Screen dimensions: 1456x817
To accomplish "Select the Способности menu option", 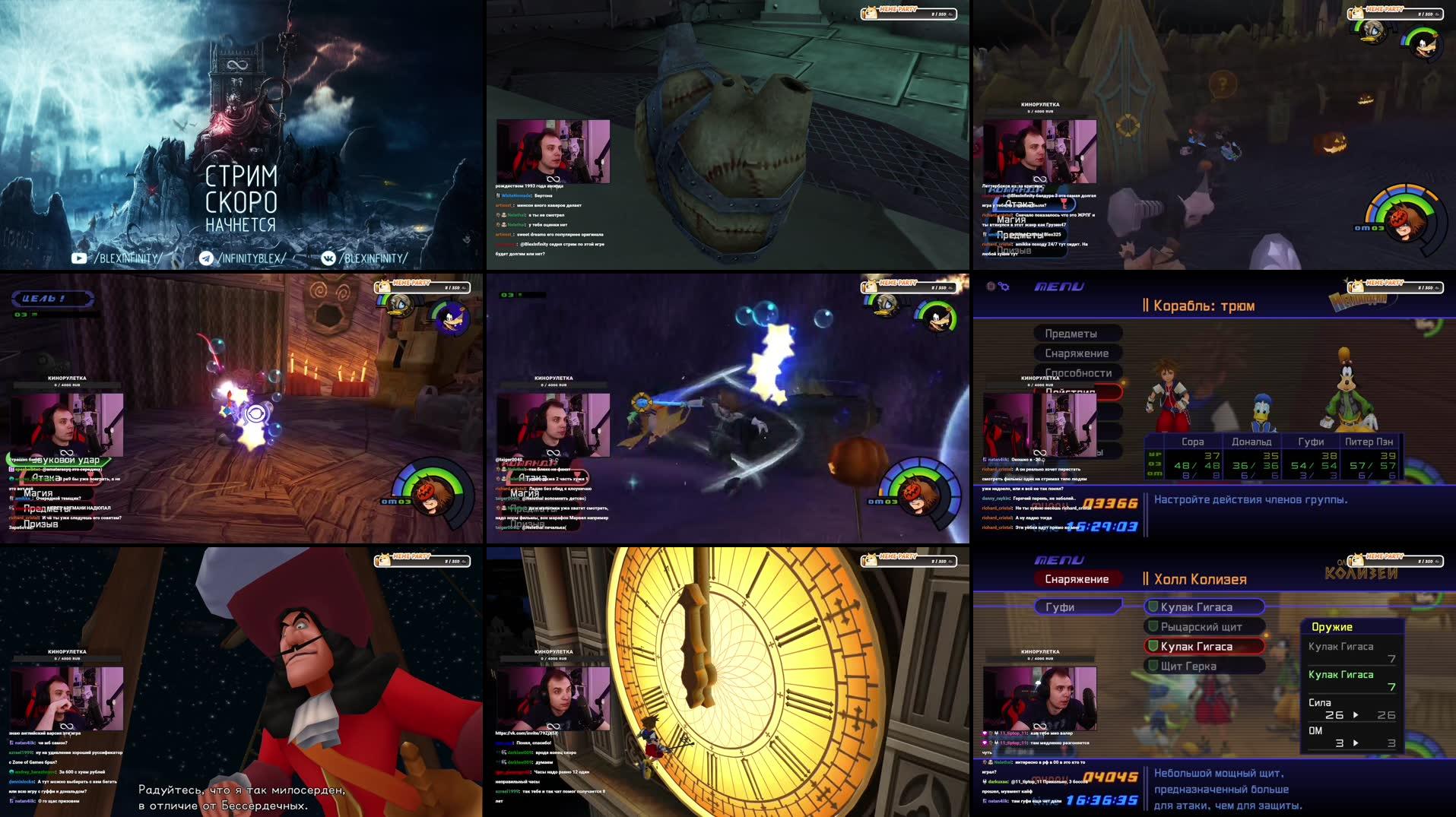I will pos(1079,373).
